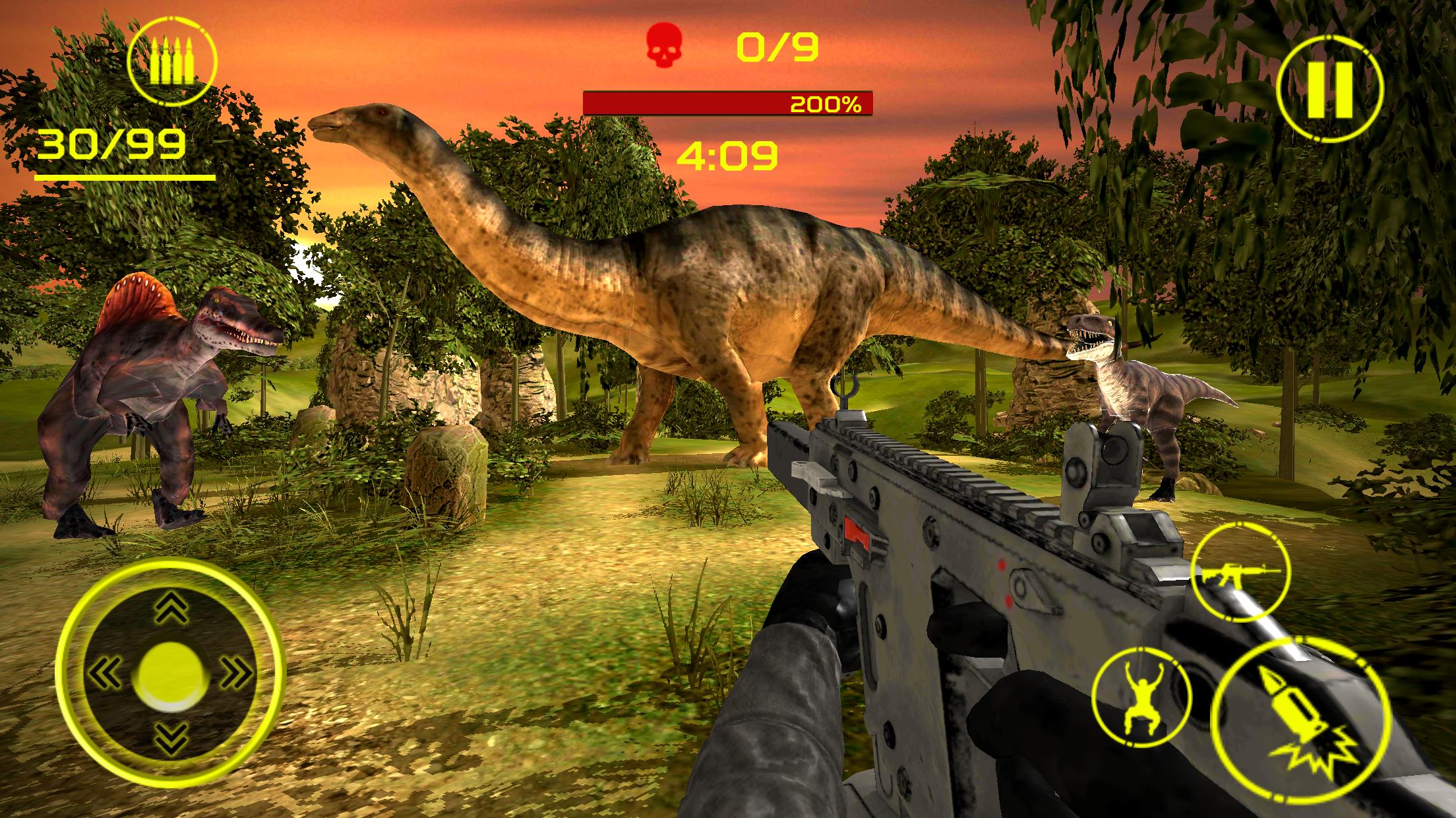Tap the bullets ammo icon
Screen dimensions: 1456x818
(173, 61)
